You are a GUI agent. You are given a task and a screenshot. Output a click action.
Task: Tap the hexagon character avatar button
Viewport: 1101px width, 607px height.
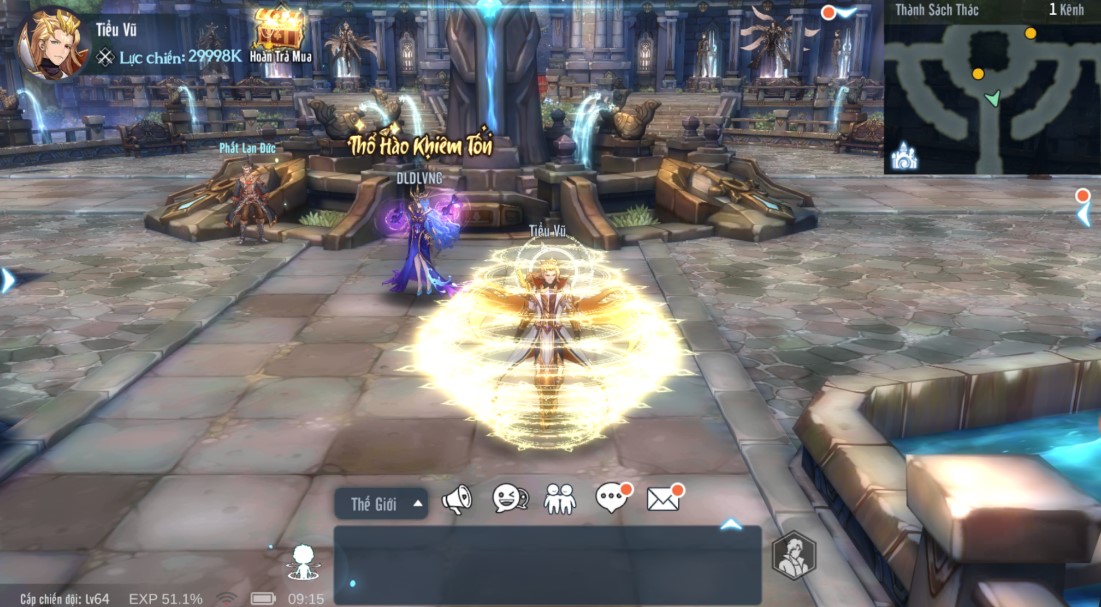[x=794, y=557]
